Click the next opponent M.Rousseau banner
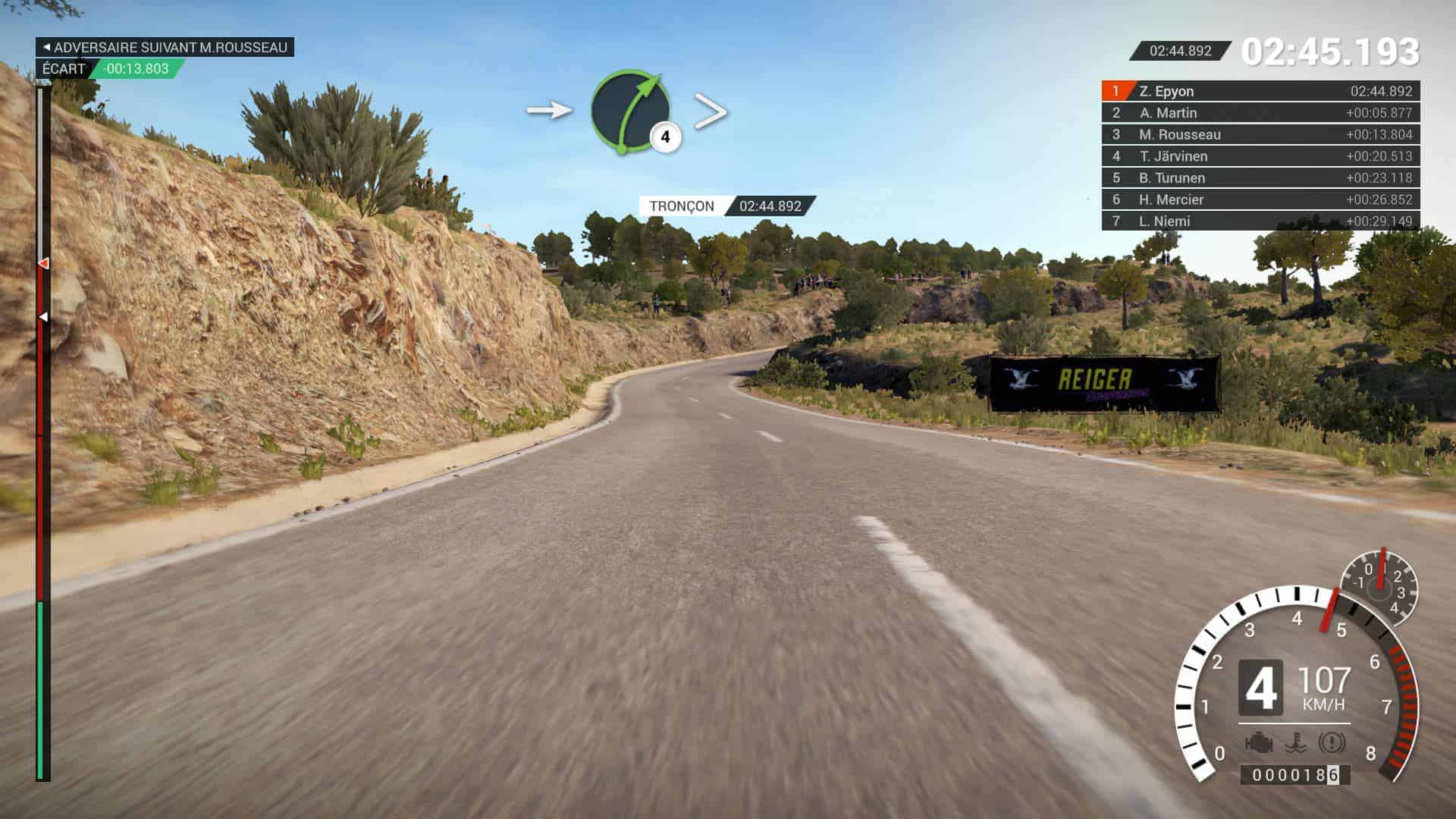Screen dimensions: 1456x819 165,47
